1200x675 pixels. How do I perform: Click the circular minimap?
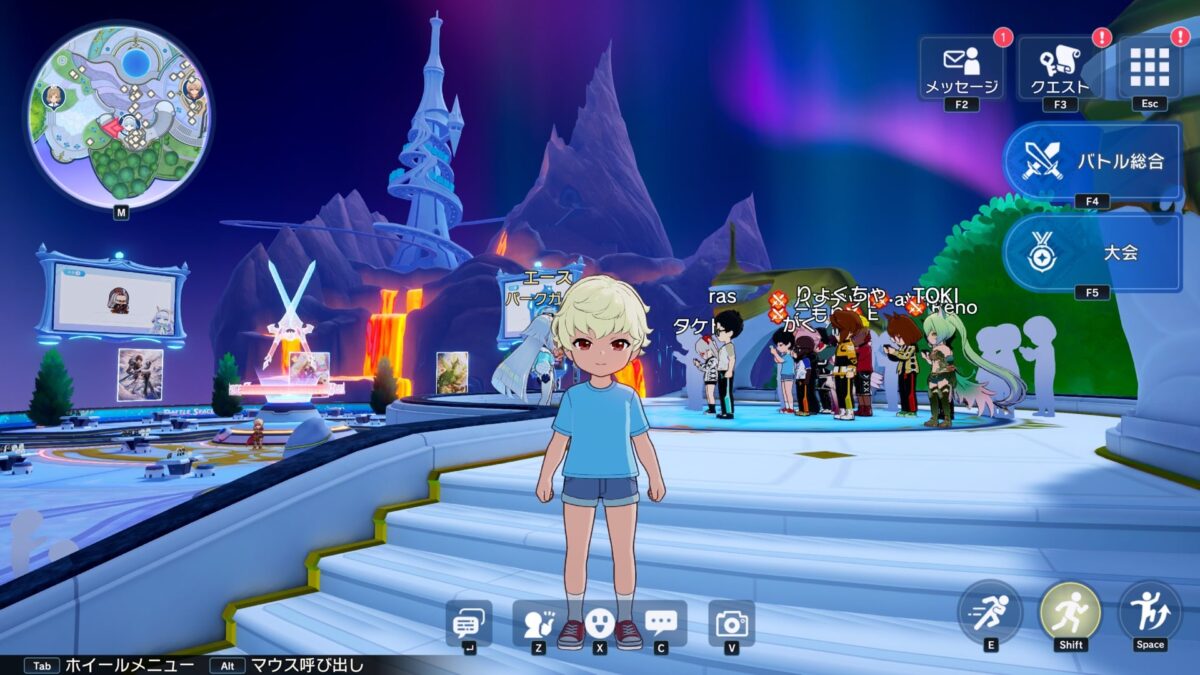pyautogui.click(x=118, y=116)
